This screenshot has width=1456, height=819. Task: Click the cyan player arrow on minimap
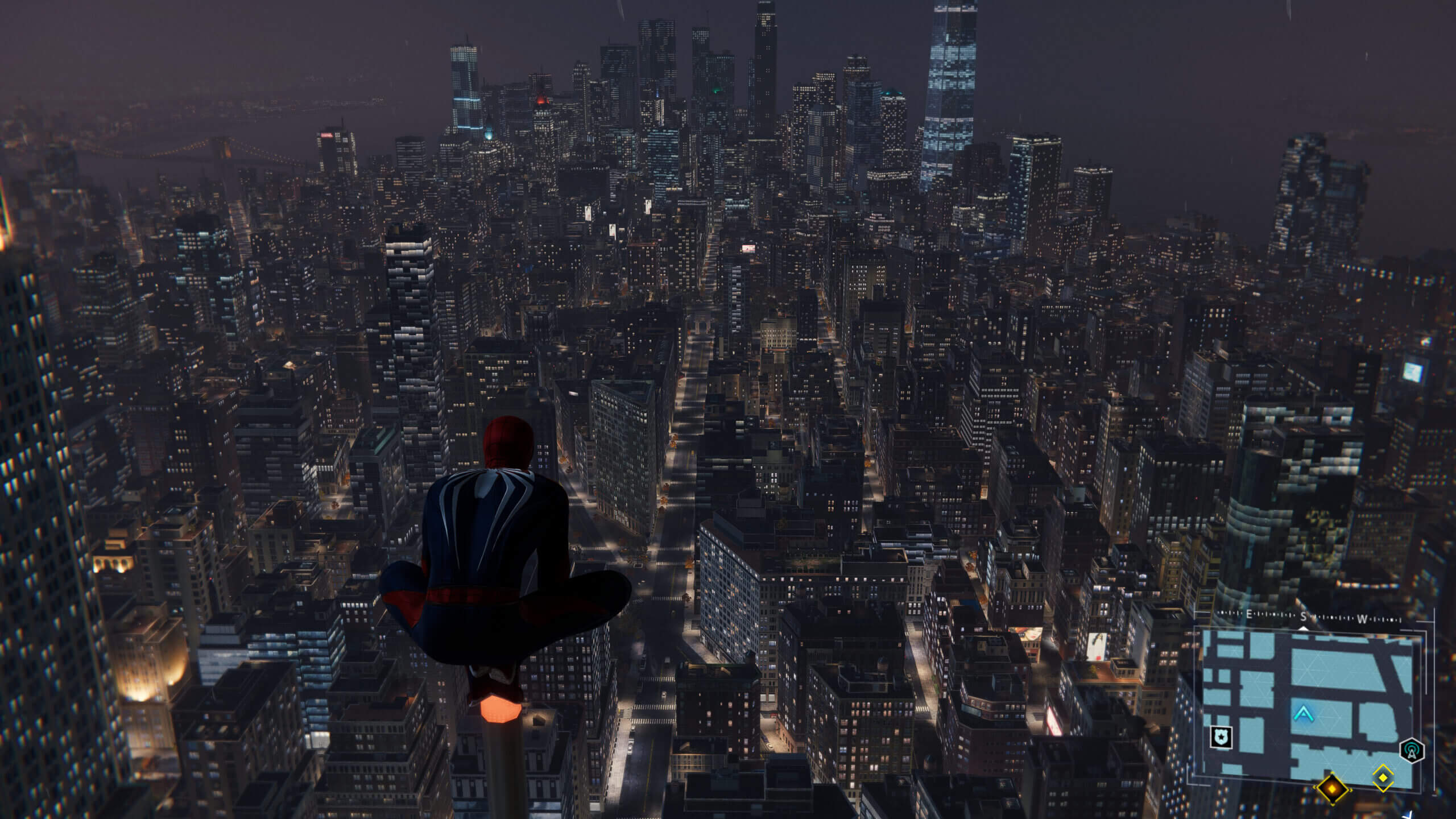point(1302,713)
